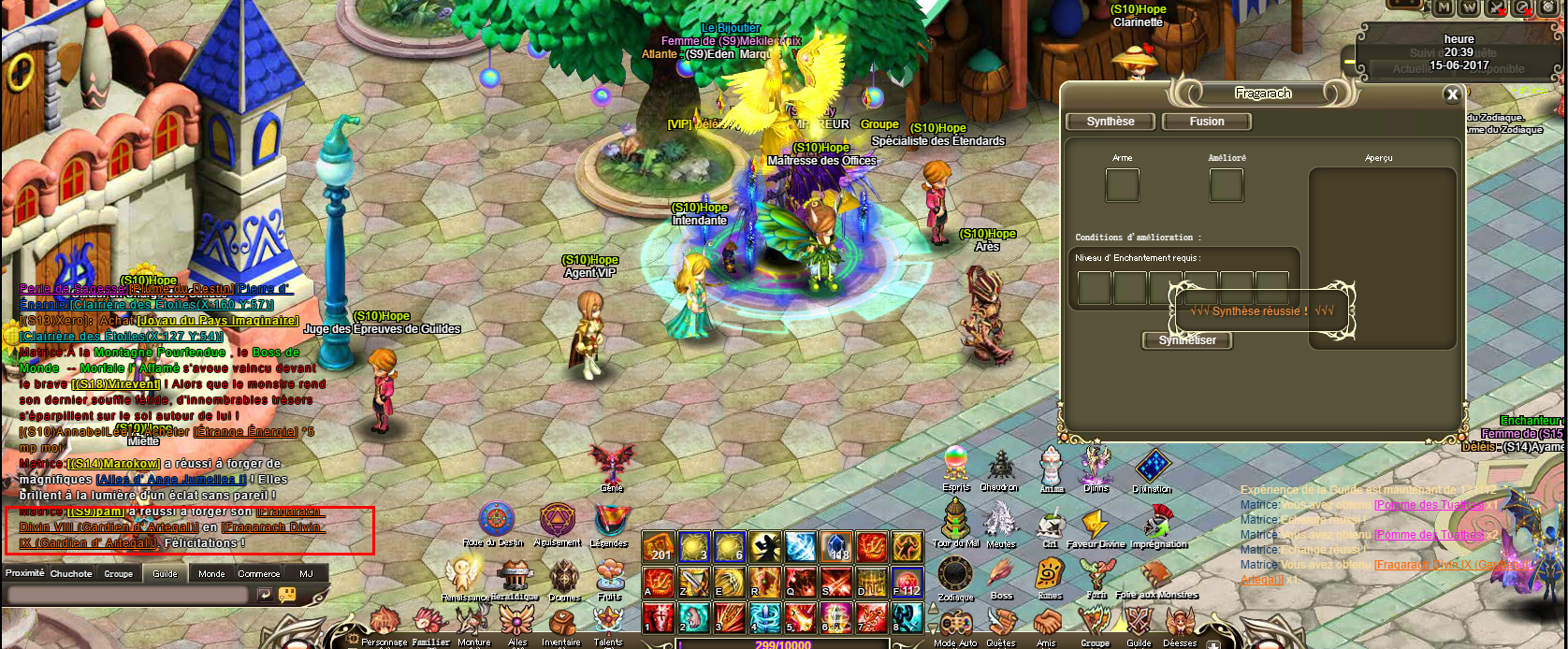Switch chat to the Monde tab
The width and height of the screenshot is (1568, 649).
click(x=211, y=573)
